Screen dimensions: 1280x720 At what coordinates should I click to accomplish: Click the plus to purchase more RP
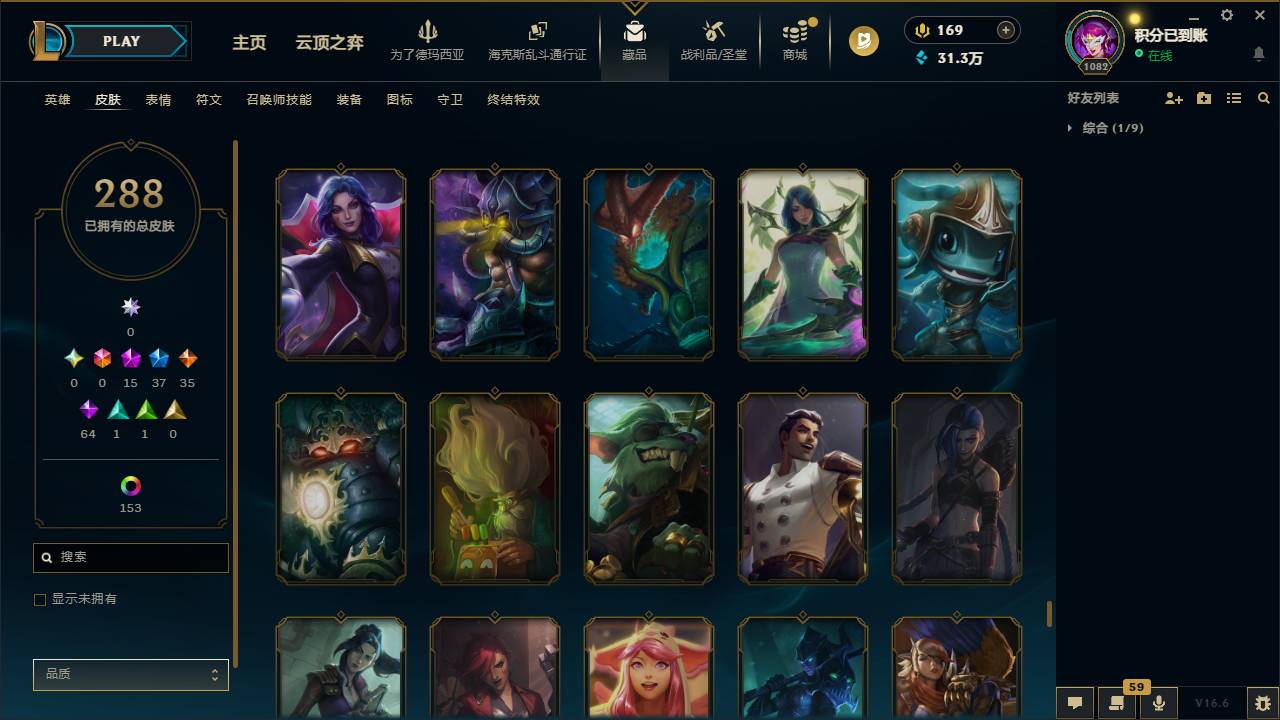(1005, 29)
